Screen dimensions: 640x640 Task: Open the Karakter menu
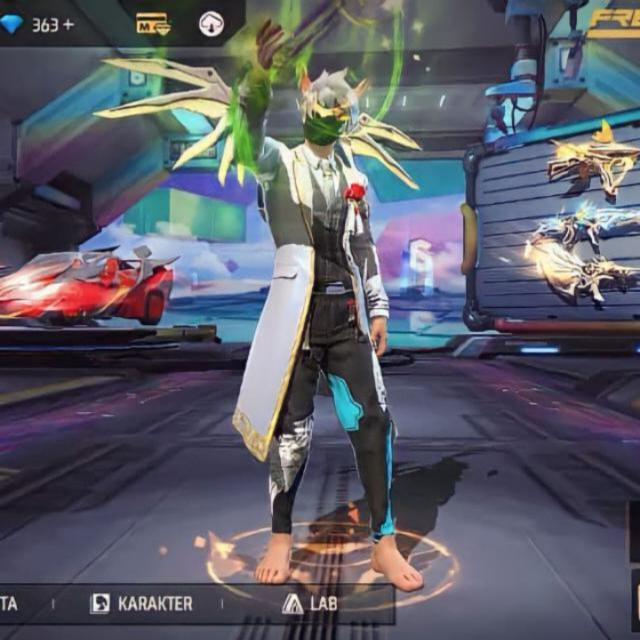point(142,603)
